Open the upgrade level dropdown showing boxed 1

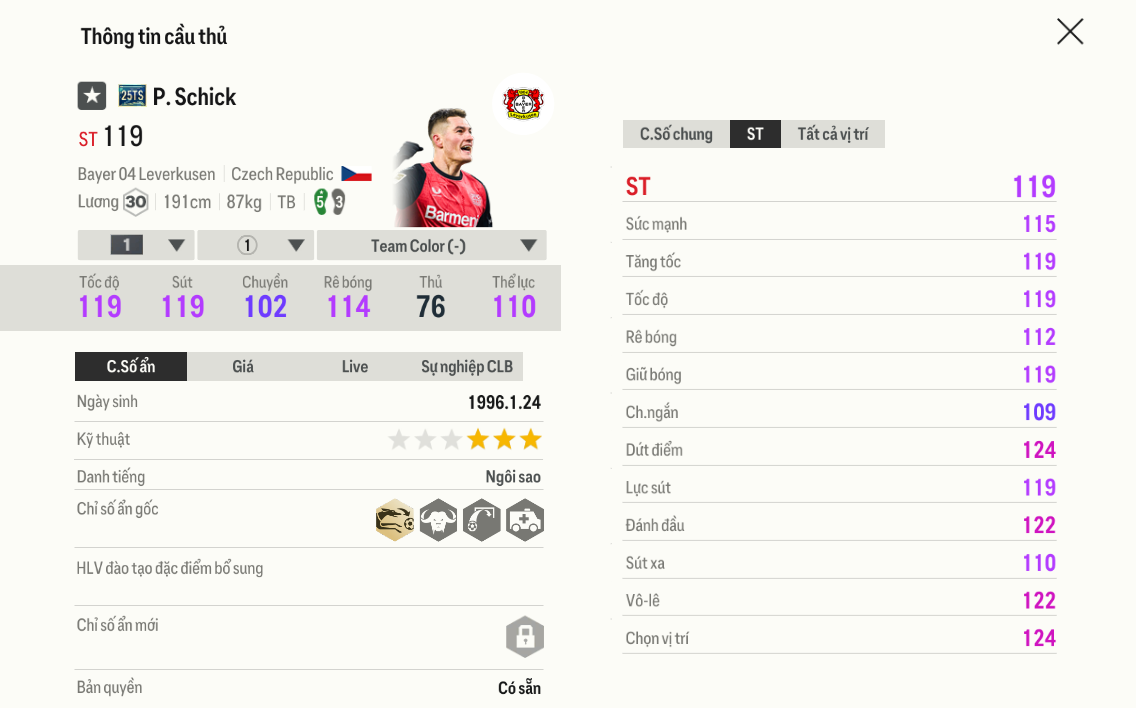[x=136, y=246]
